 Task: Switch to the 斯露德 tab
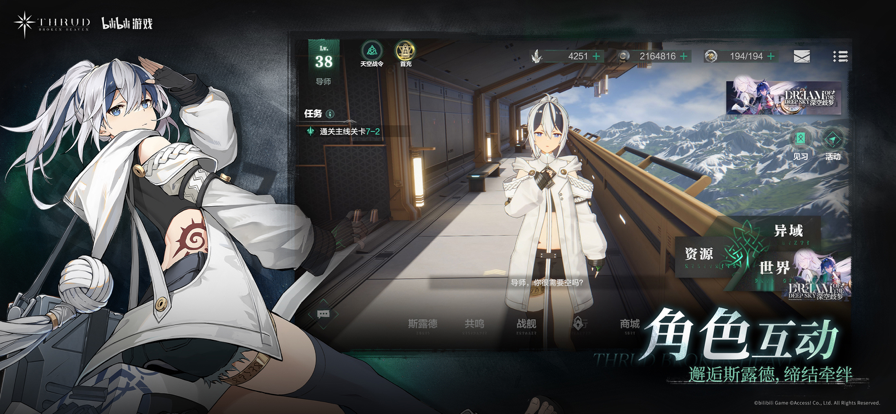pos(424,324)
